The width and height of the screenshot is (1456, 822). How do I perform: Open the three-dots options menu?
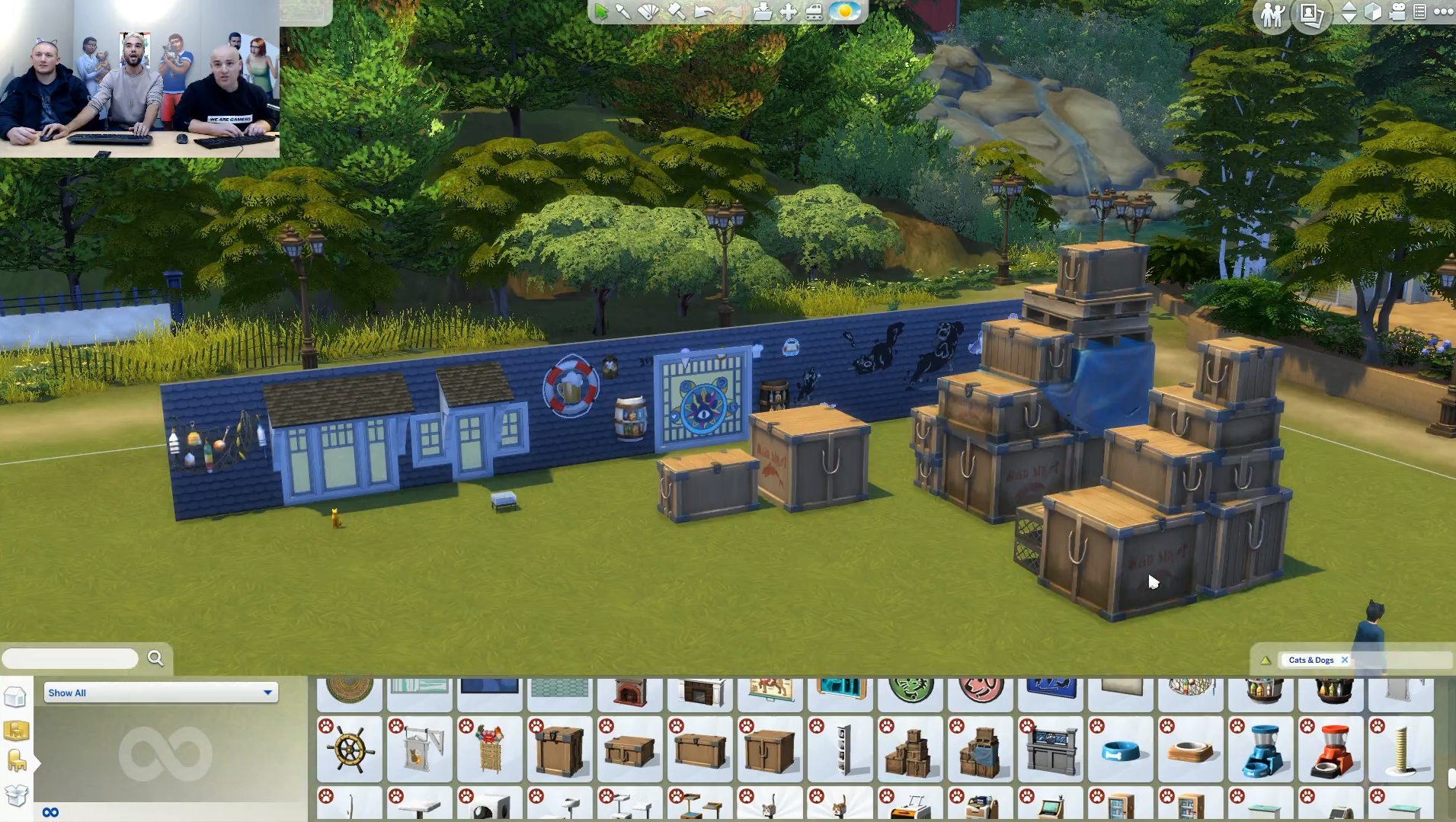click(x=1443, y=12)
